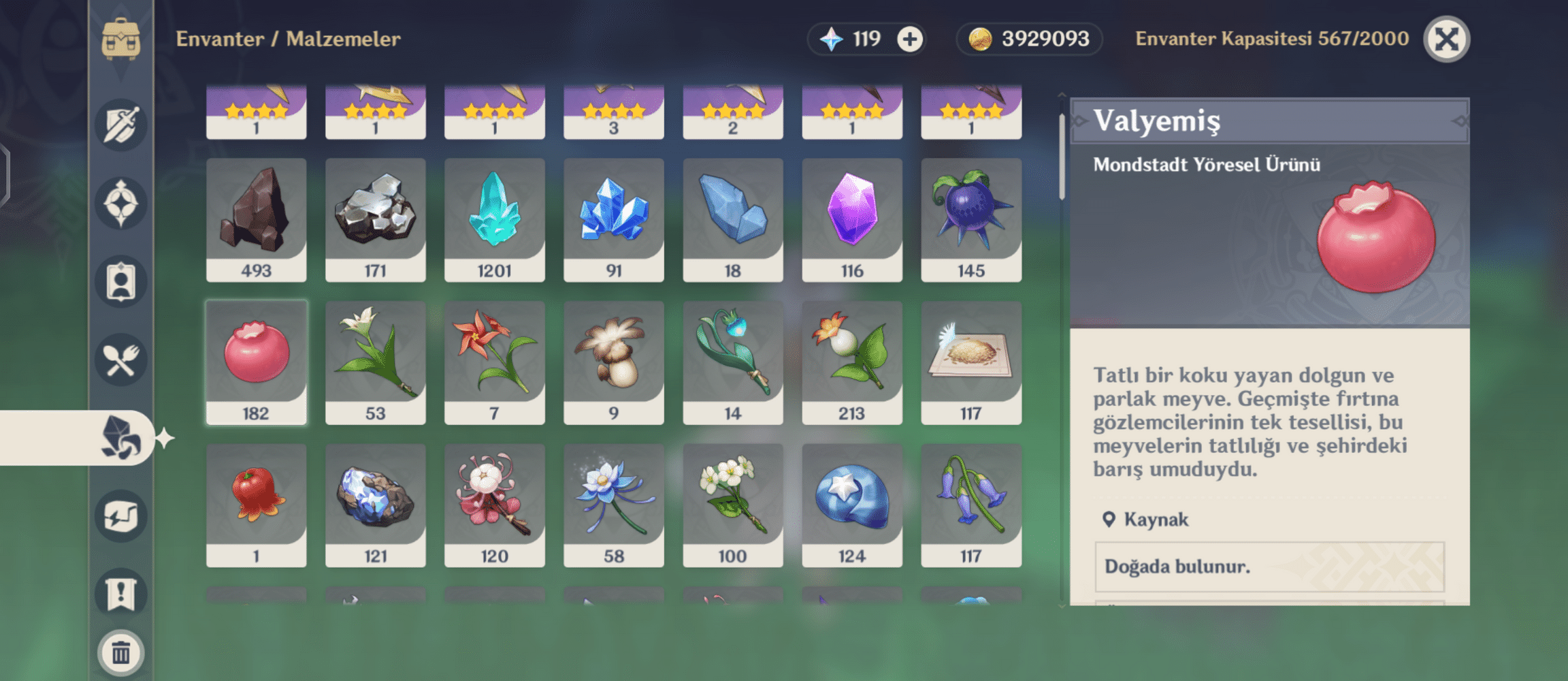Open the Artifacts tab

121,203
